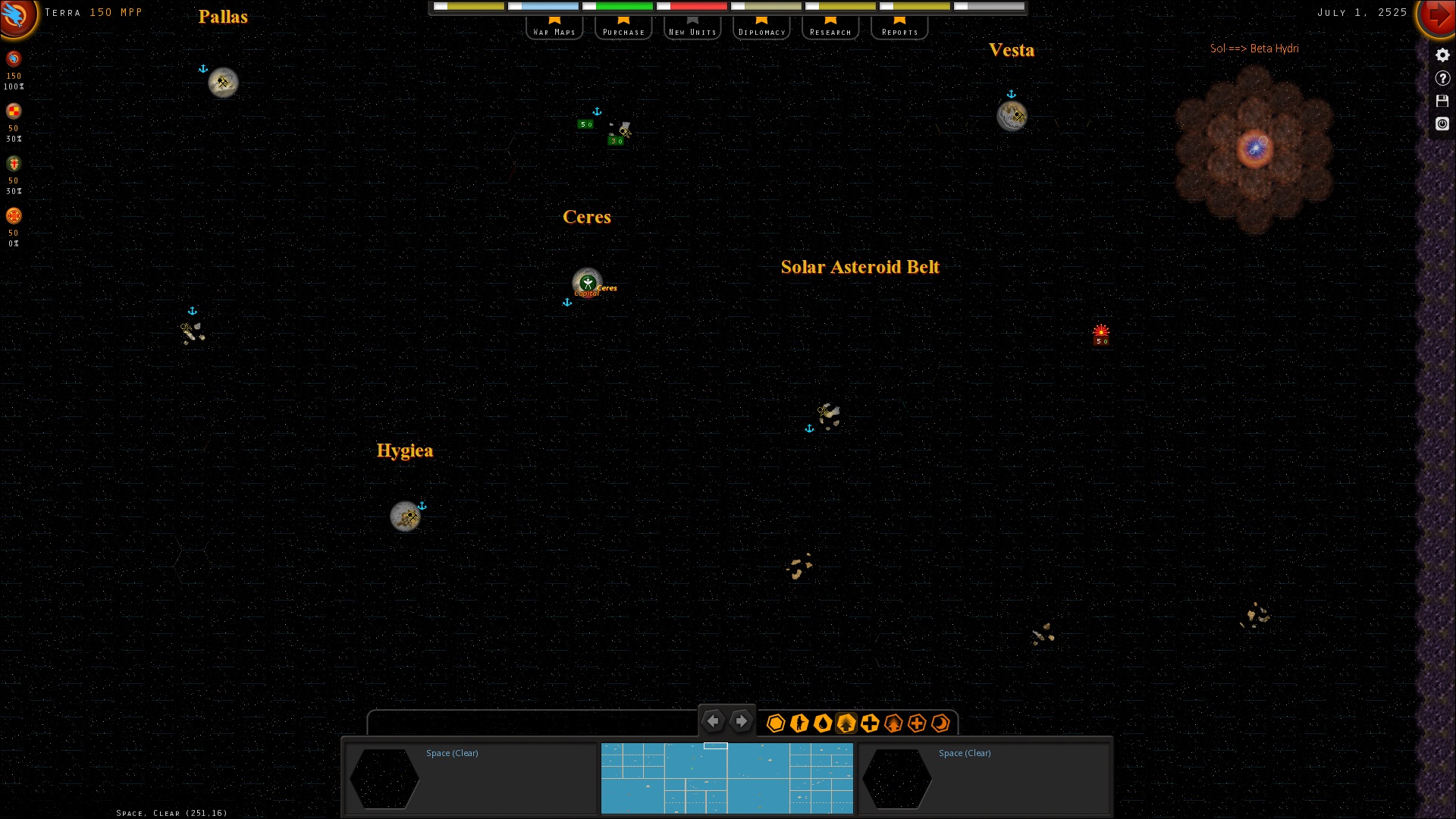Screen dimensions: 1456x819
Task: Click the save game icon in sidebar
Action: pos(1443,100)
